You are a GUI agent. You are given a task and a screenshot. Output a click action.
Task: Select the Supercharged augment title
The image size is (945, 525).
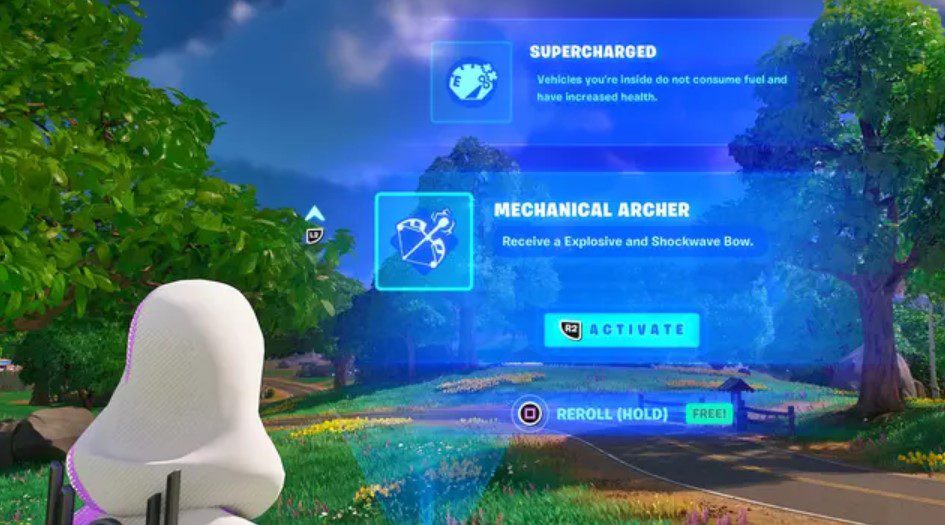point(592,51)
